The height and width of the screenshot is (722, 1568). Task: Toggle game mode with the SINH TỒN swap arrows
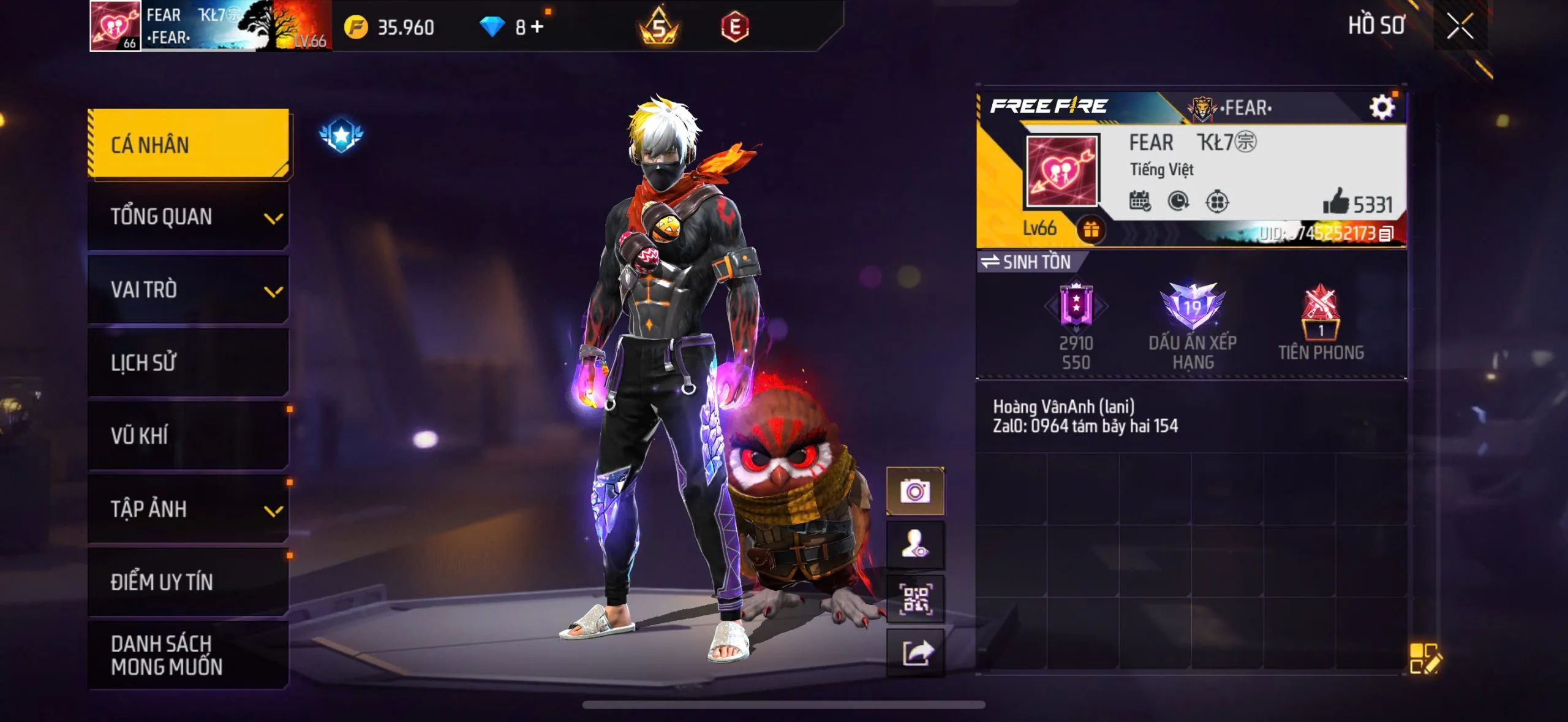(991, 262)
